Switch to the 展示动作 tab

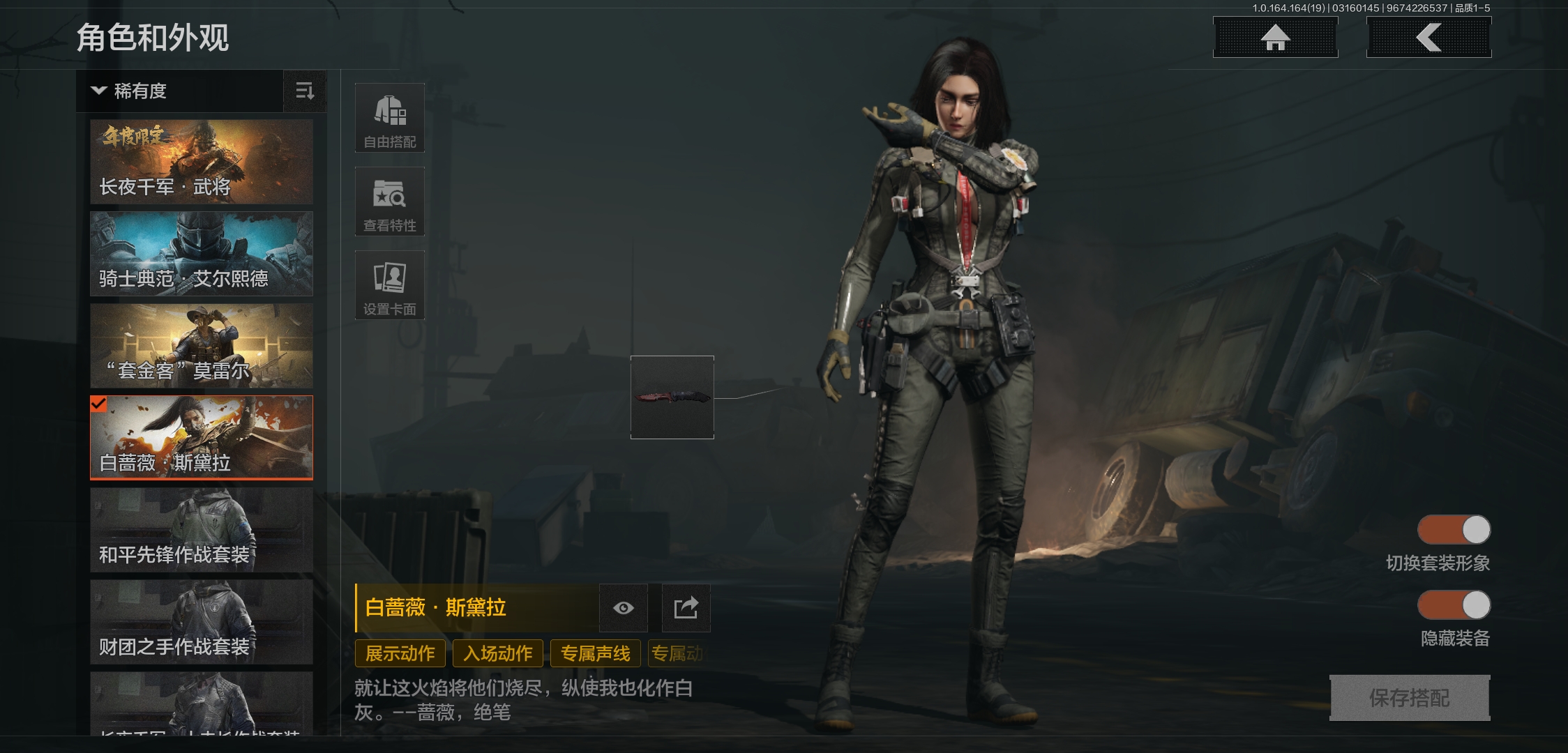(400, 653)
